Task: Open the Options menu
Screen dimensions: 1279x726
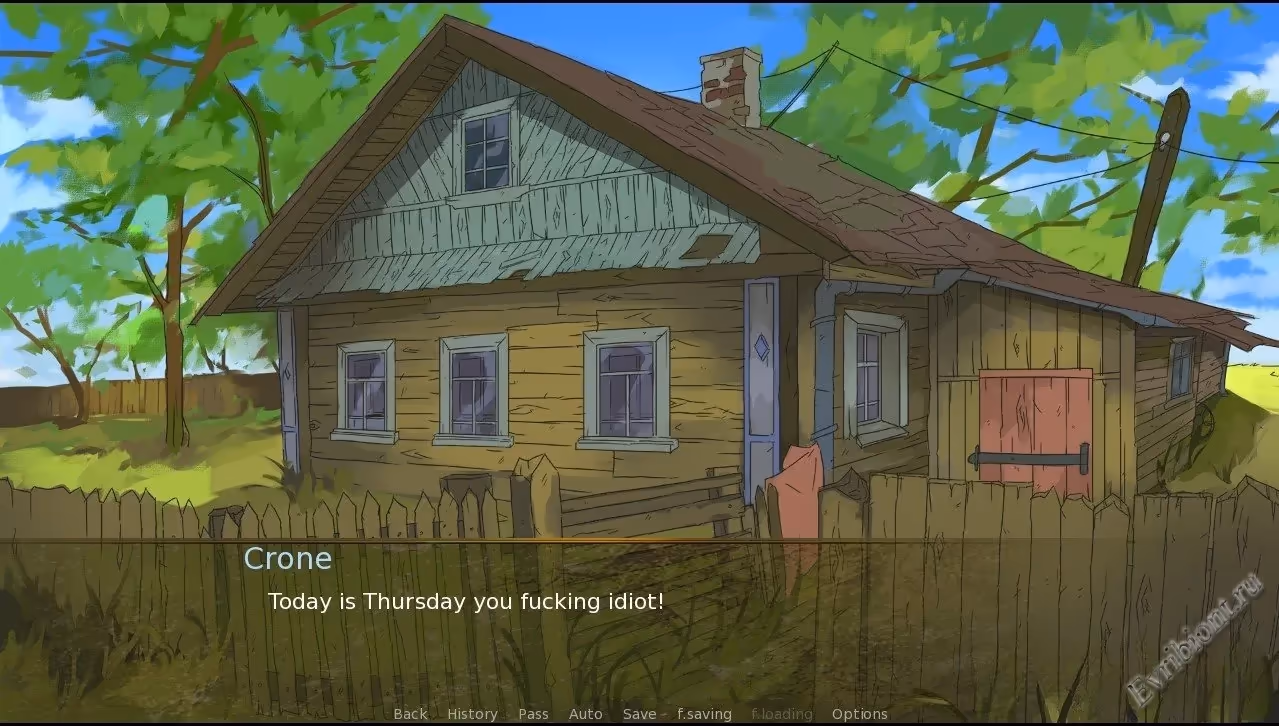Action: [859, 714]
